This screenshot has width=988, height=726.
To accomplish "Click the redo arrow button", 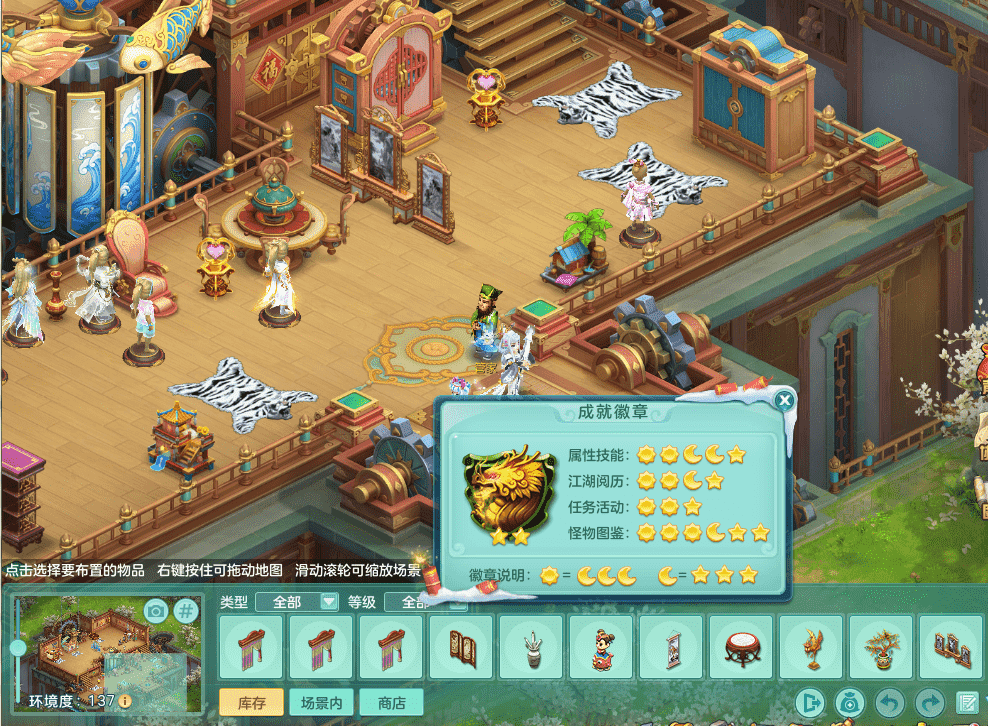I will click(x=930, y=703).
